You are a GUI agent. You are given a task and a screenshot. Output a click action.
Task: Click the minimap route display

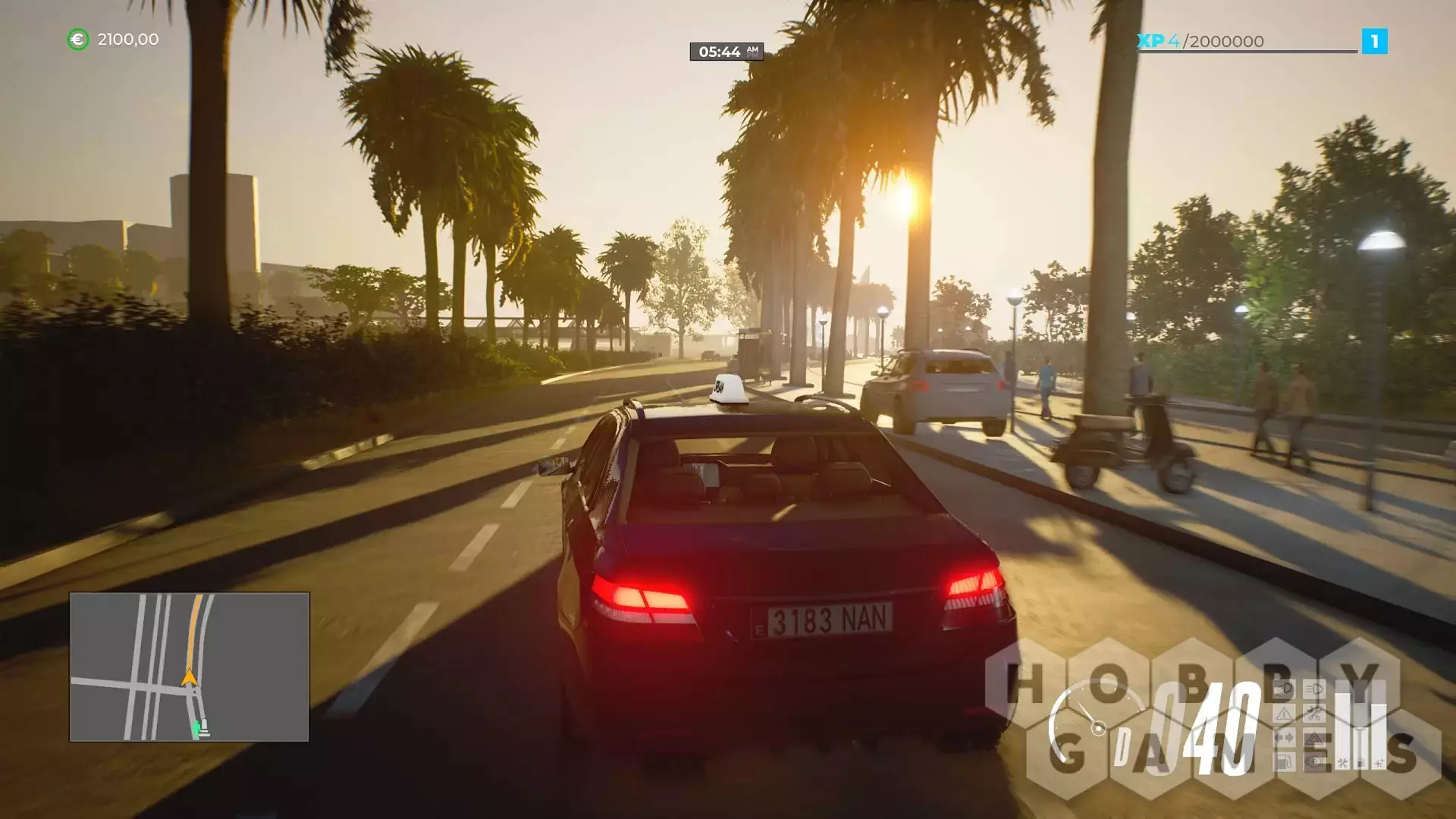click(x=189, y=667)
